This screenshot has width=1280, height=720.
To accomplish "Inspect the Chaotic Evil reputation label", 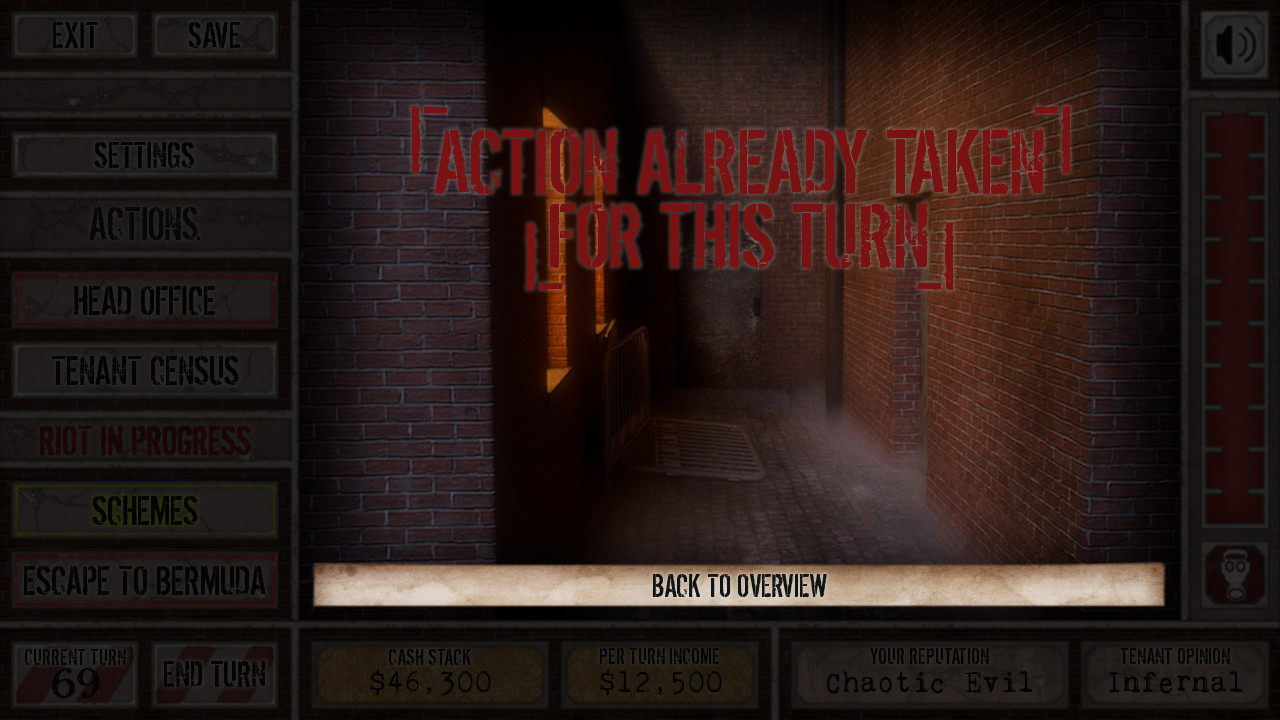I will (x=930, y=675).
